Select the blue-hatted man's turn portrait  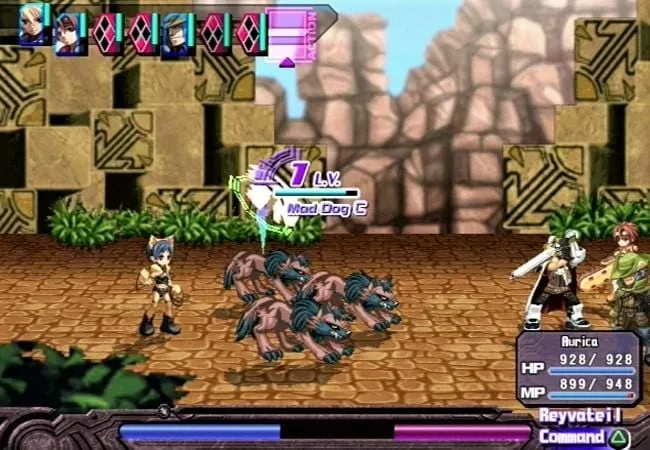click(x=177, y=33)
